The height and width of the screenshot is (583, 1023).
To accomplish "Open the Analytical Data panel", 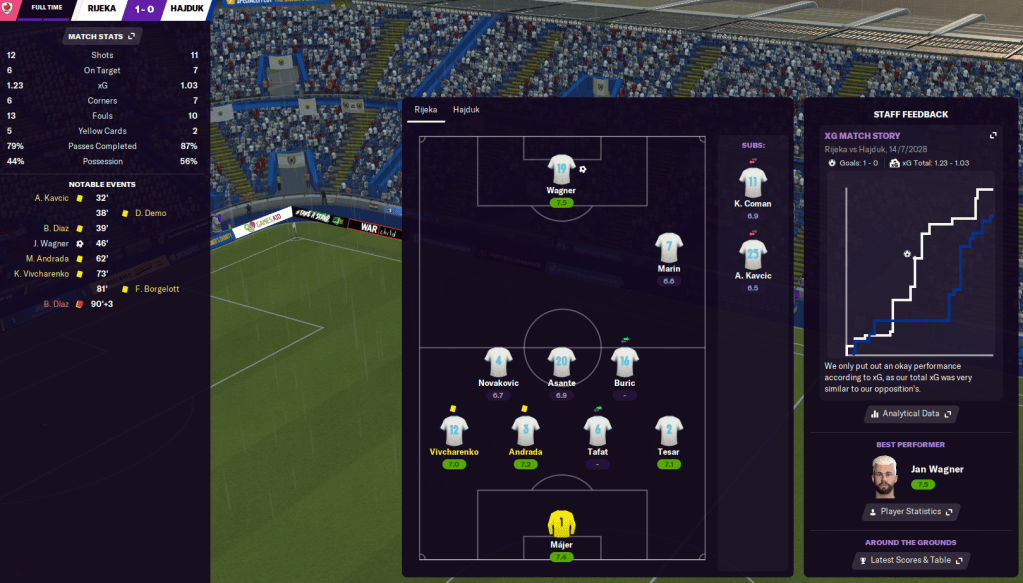I will tap(910, 413).
